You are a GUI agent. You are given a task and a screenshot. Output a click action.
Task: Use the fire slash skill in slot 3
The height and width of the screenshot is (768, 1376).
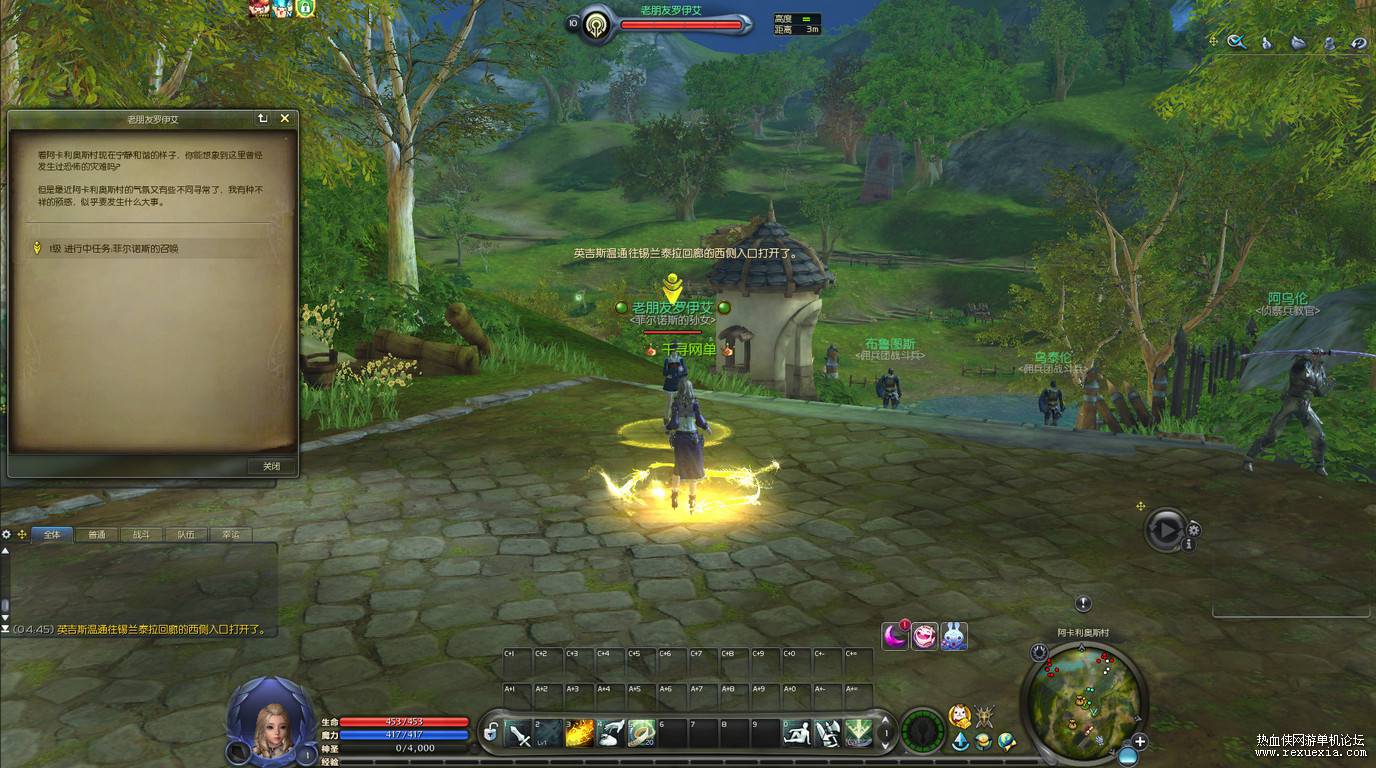[580, 735]
